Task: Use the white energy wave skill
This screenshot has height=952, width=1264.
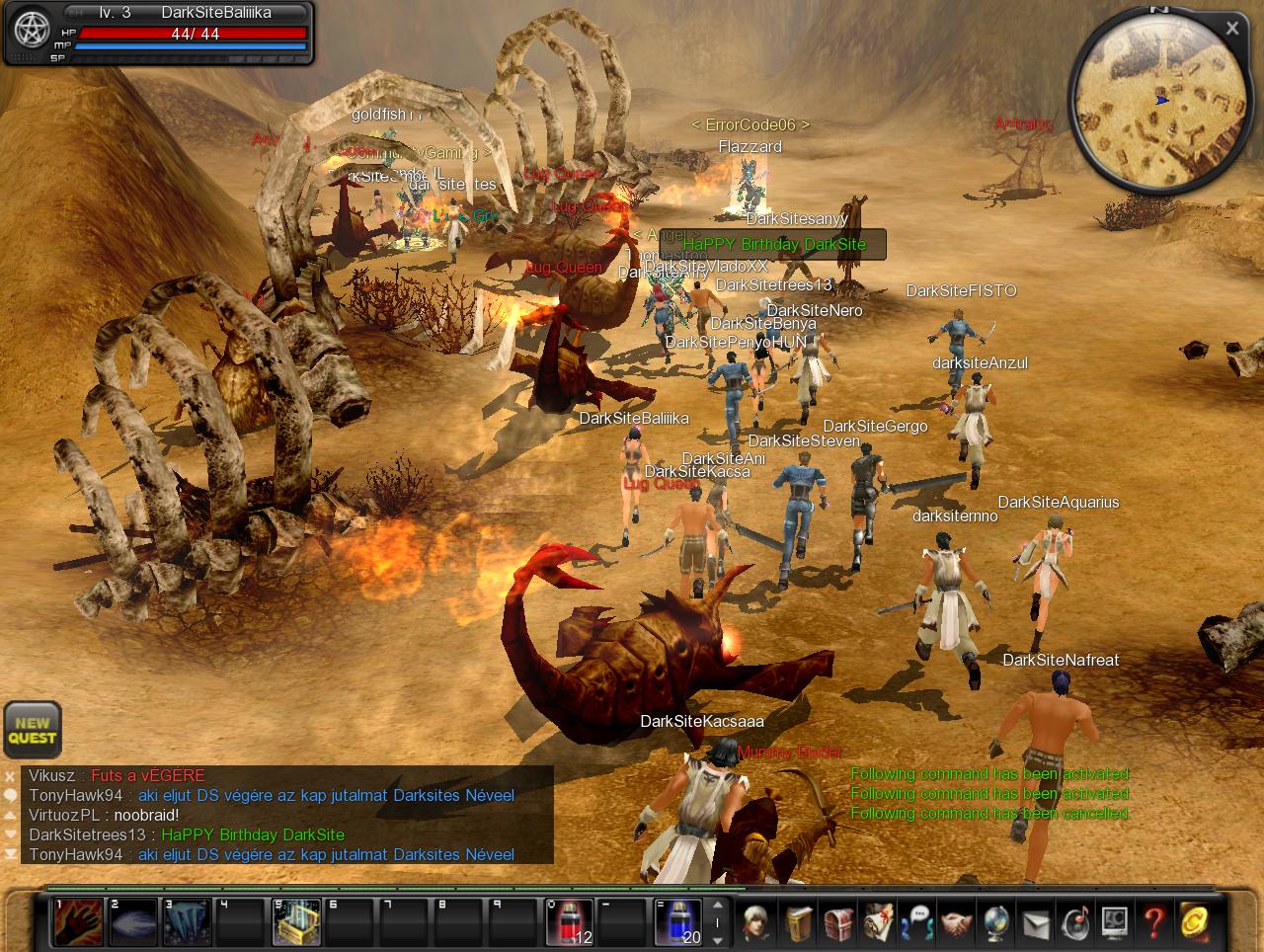Action: point(133,922)
